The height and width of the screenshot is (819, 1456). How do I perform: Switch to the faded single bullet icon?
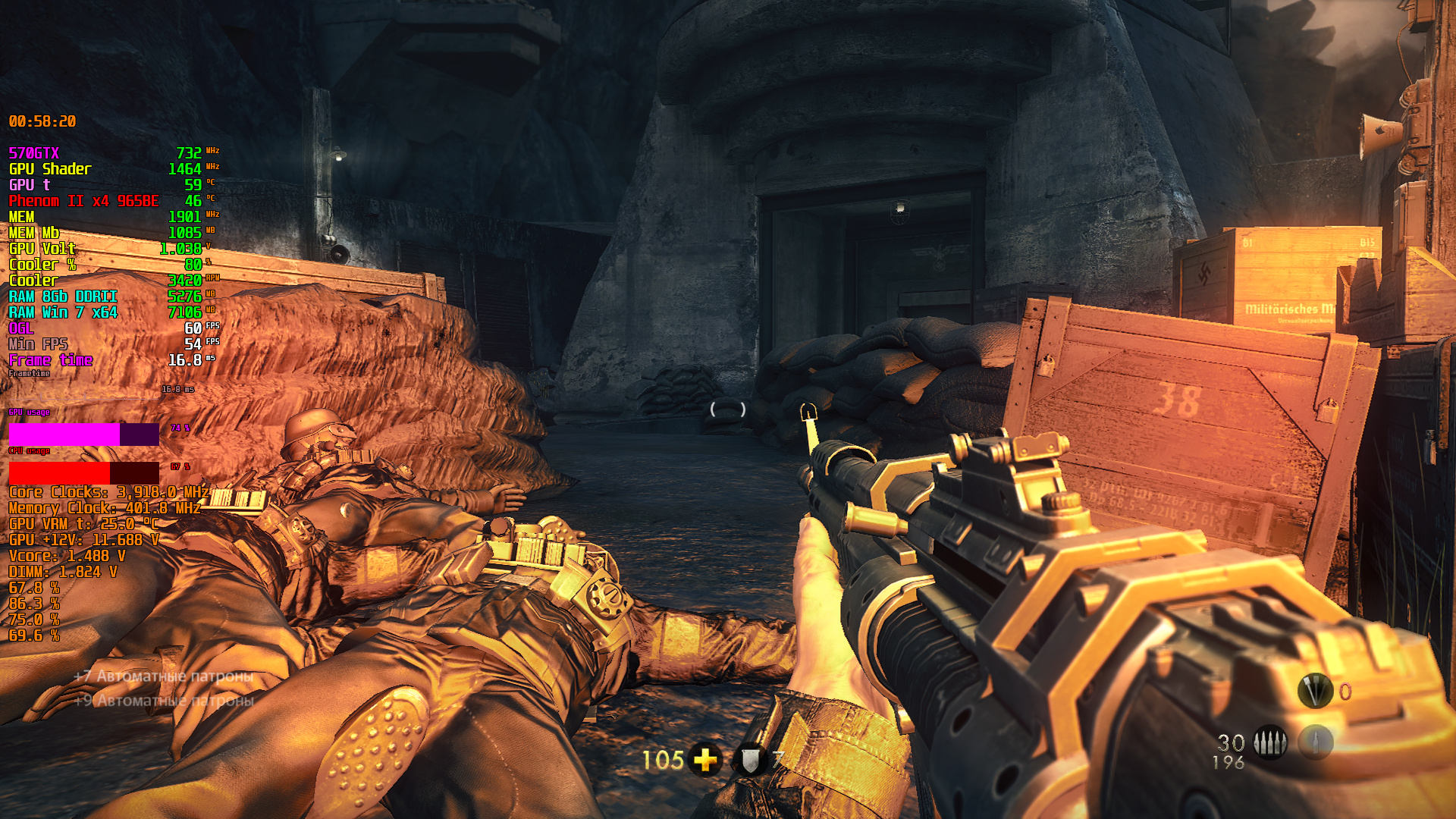(1316, 742)
